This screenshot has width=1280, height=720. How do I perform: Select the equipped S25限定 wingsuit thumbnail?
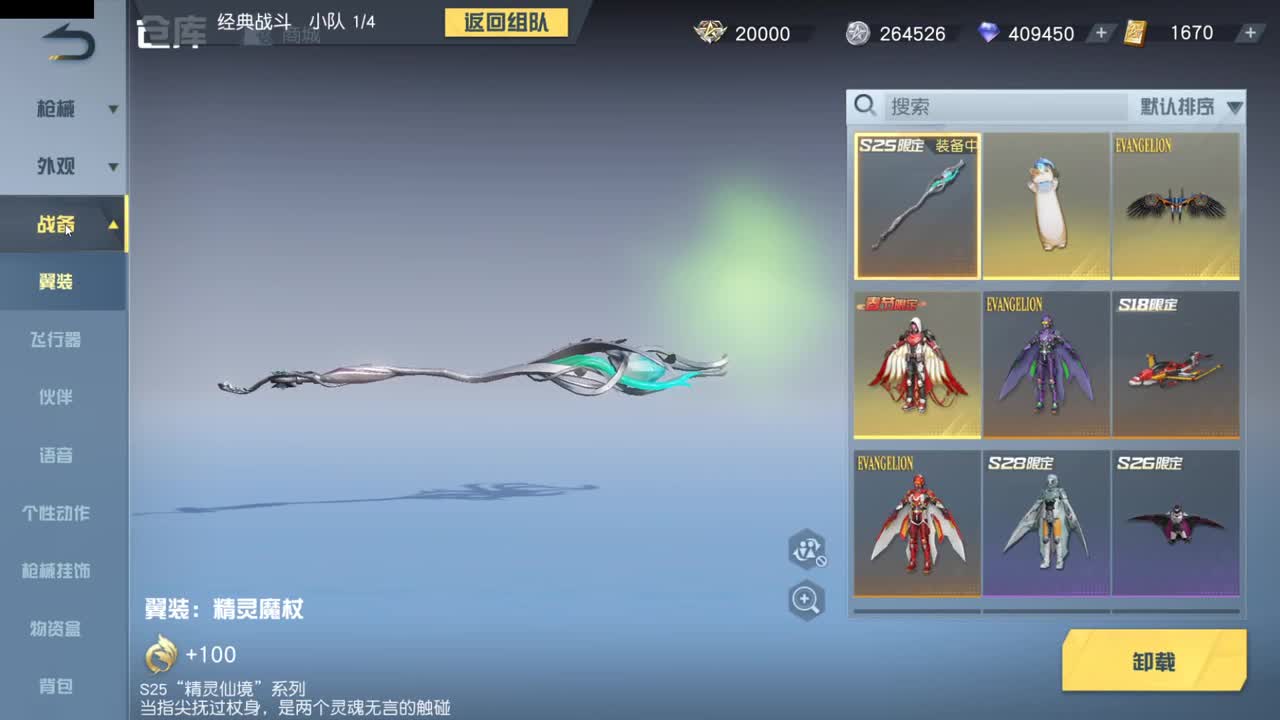click(x=916, y=205)
